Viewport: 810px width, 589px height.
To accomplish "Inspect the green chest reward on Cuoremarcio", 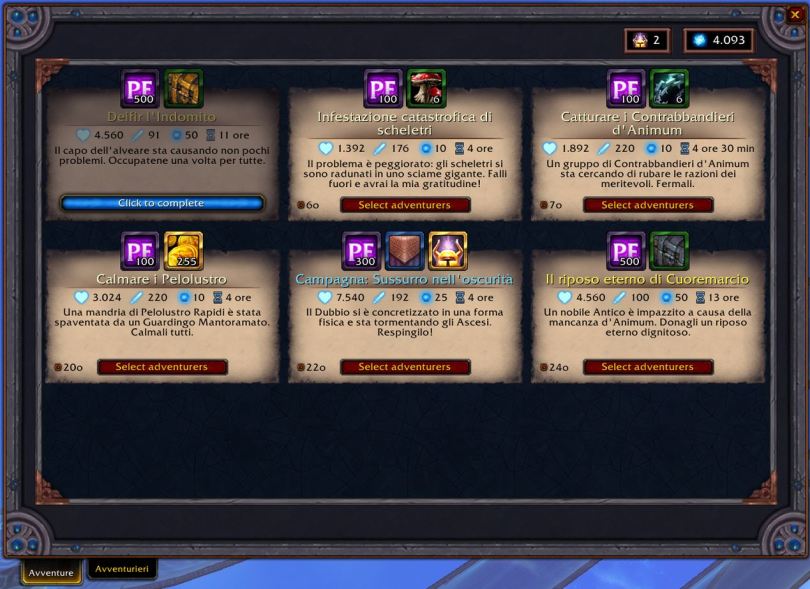I will [x=670, y=251].
